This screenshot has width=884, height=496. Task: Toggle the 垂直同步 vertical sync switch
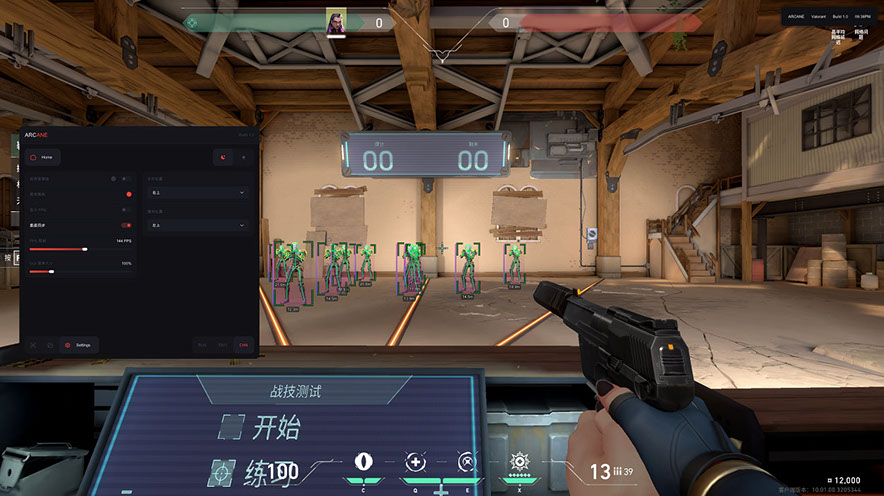tap(127, 225)
